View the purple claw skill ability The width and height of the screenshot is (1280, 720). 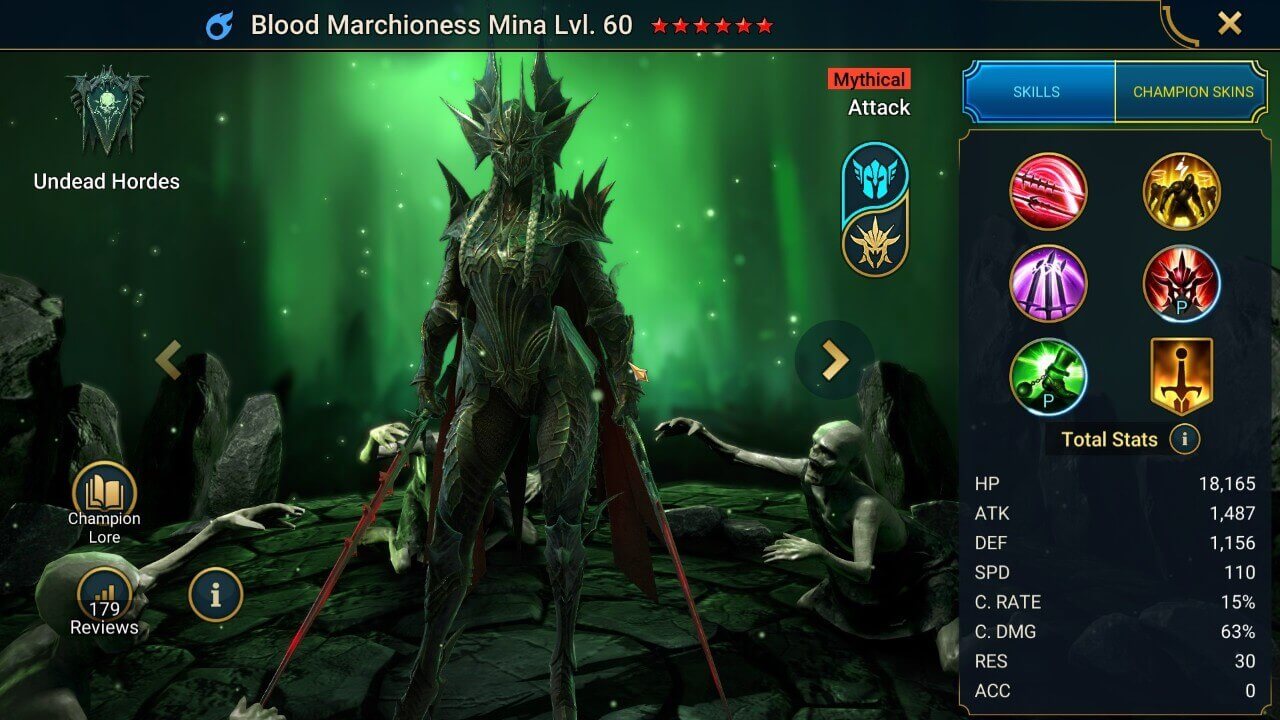(1050, 284)
